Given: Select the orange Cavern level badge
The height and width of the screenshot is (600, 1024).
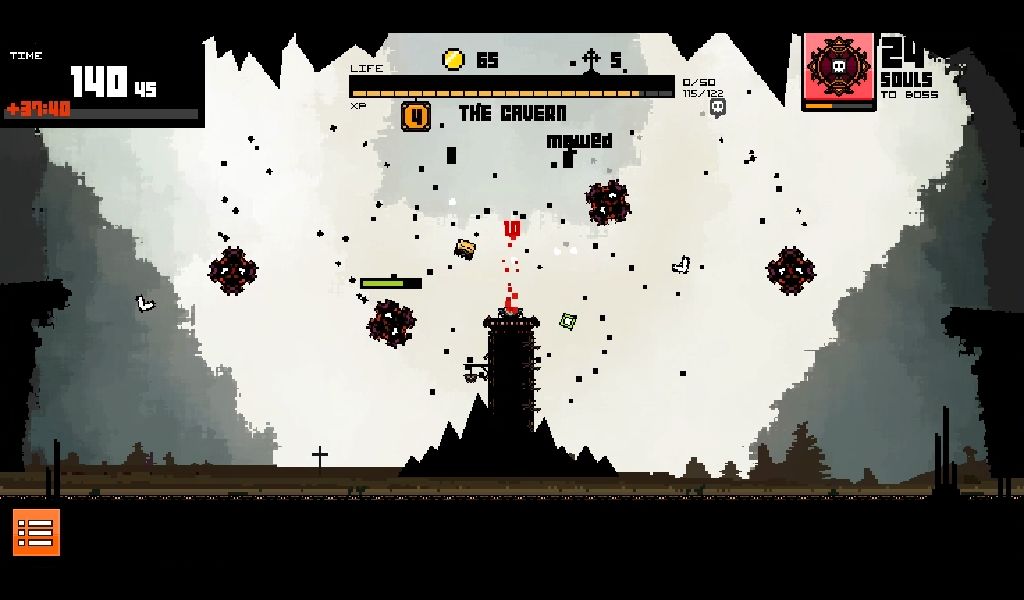Looking at the screenshot, I should [x=416, y=116].
